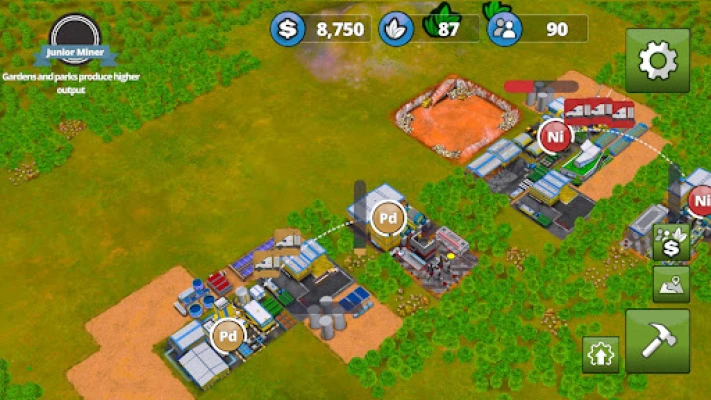Tap the gear upgrade arrow button
The image size is (711, 400).
tap(603, 353)
